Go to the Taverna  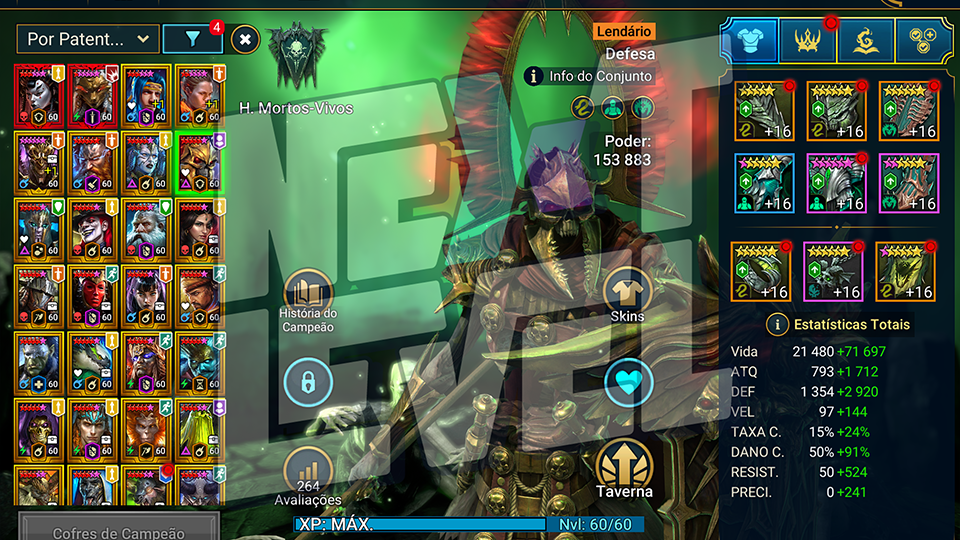625,468
